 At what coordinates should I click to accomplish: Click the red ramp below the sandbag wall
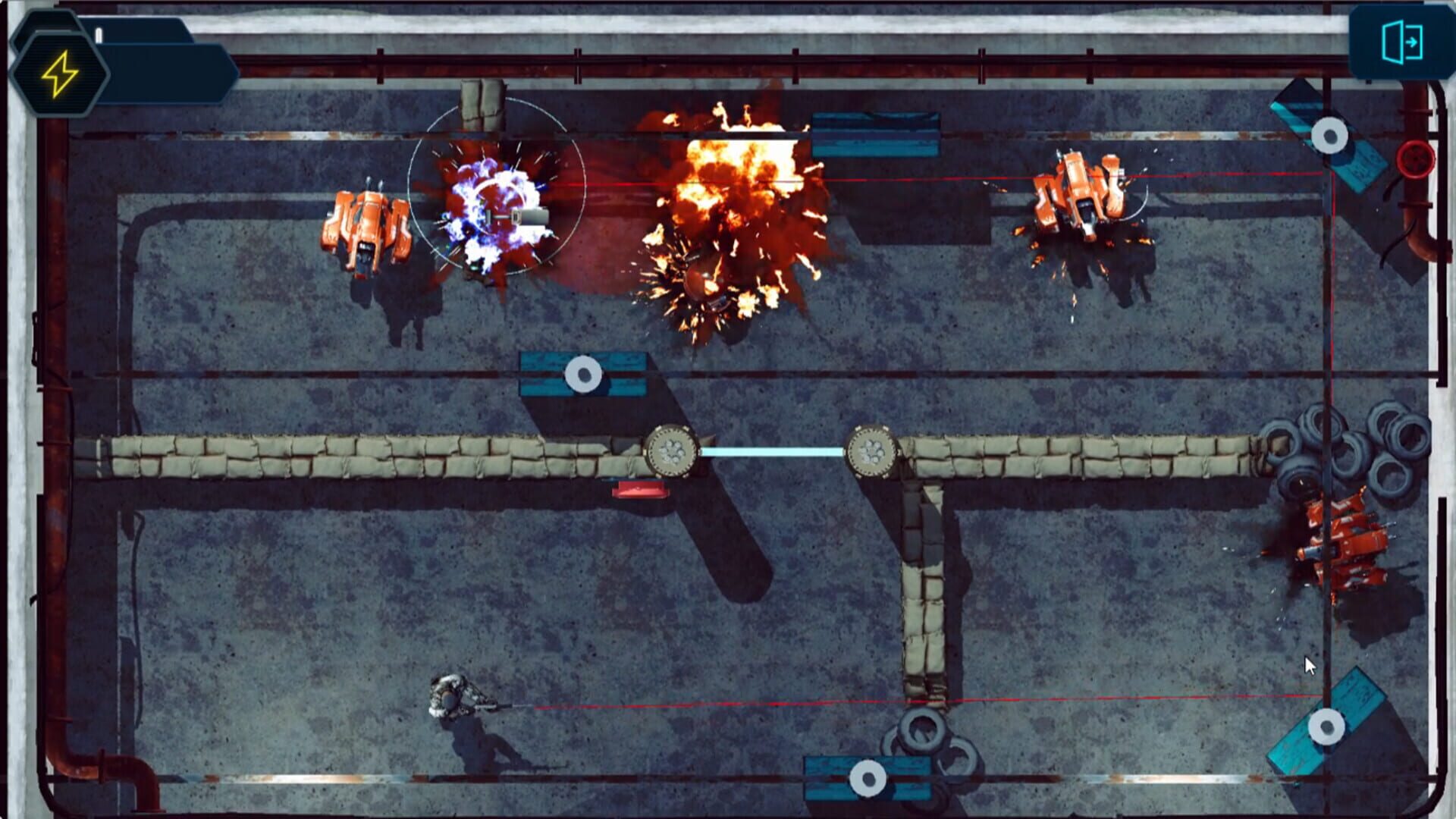(x=639, y=491)
